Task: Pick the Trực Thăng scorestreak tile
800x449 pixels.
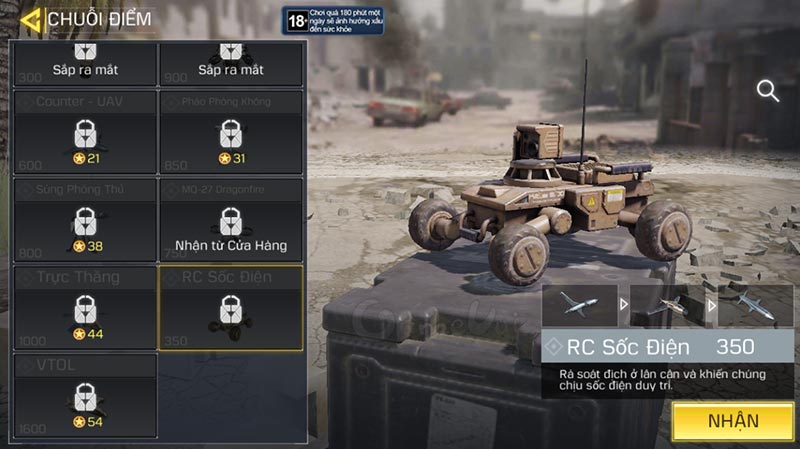Action: pyautogui.click(x=85, y=307)
